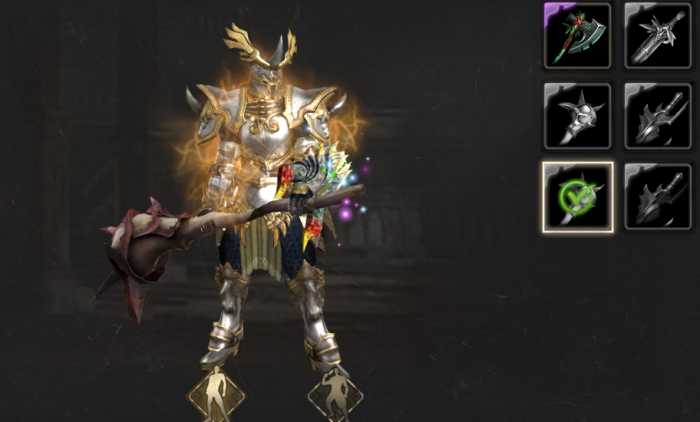Choose the silver greatsword in the top row

coord(657,35)
